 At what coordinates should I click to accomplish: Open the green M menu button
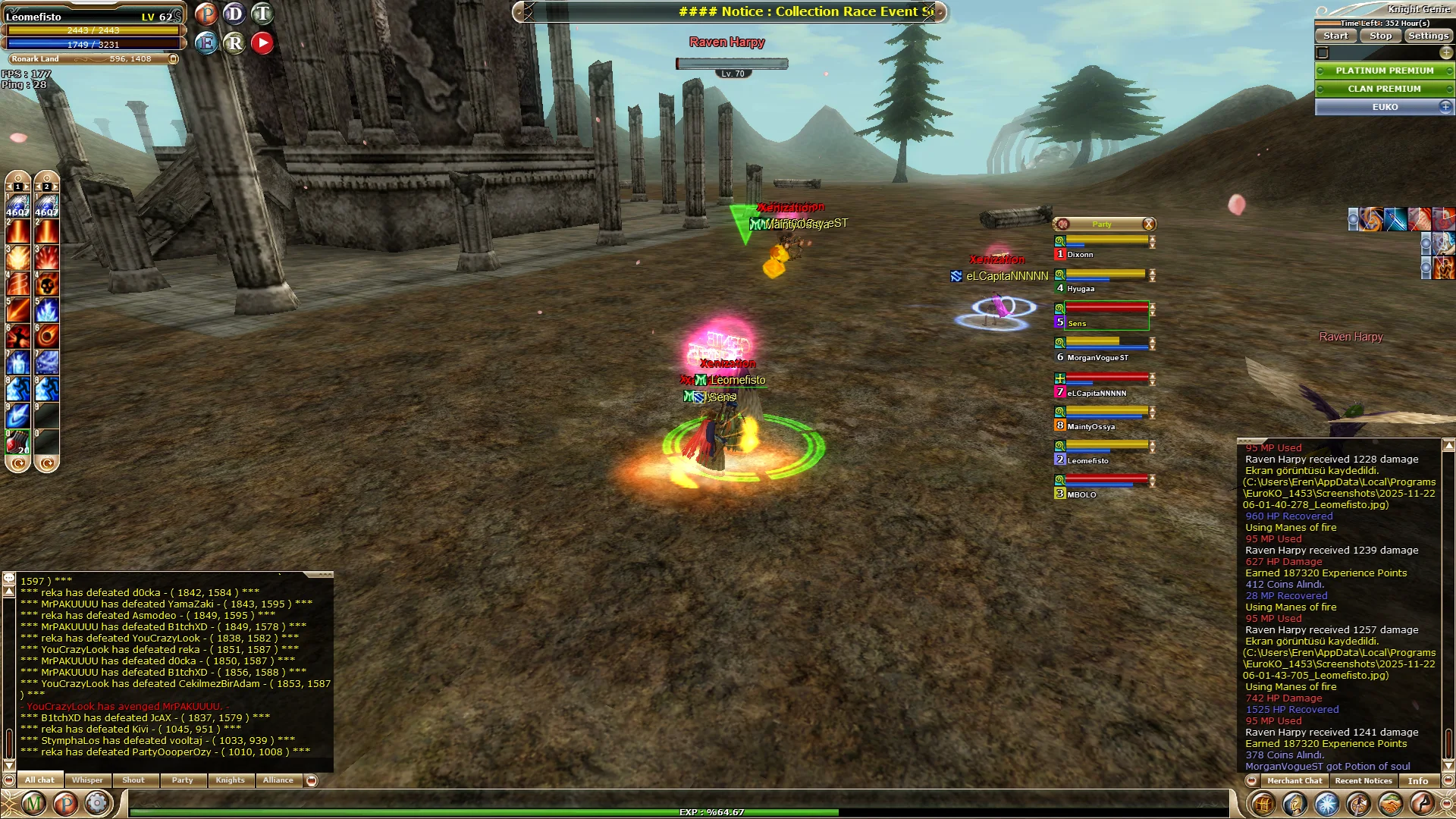tap(33, 803)
